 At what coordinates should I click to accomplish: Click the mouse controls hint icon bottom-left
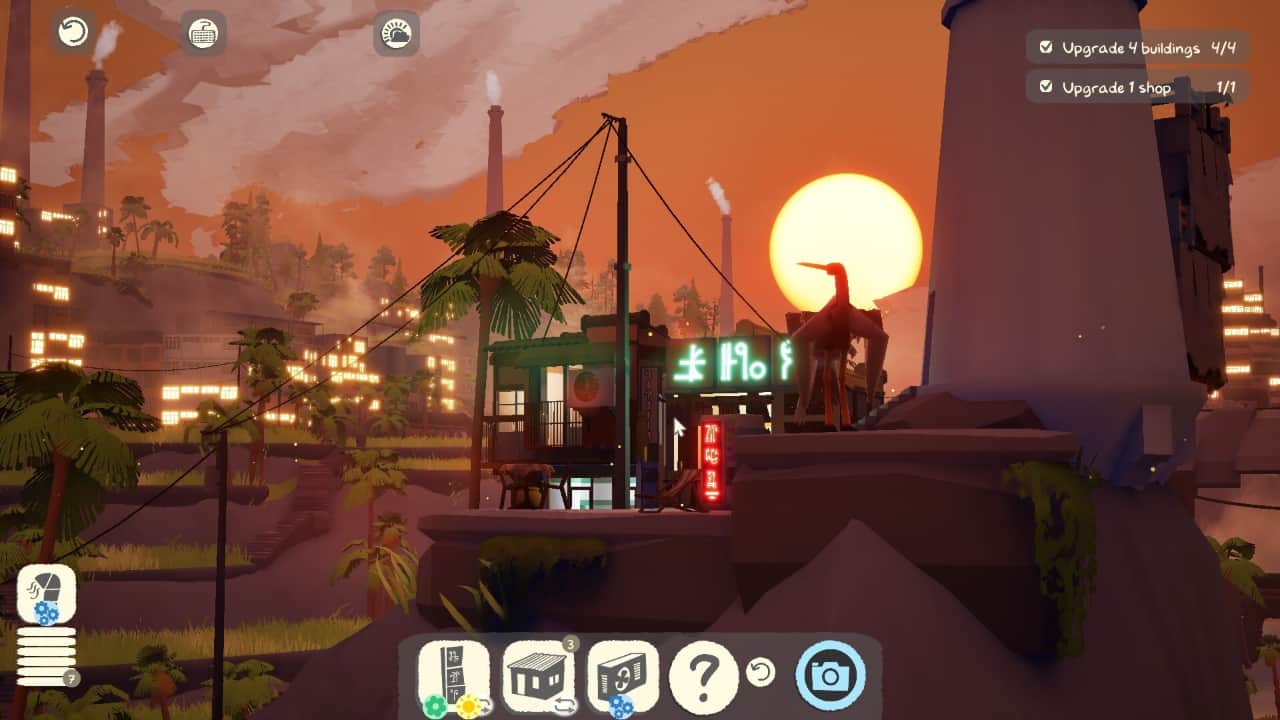[x=45, y=593]
